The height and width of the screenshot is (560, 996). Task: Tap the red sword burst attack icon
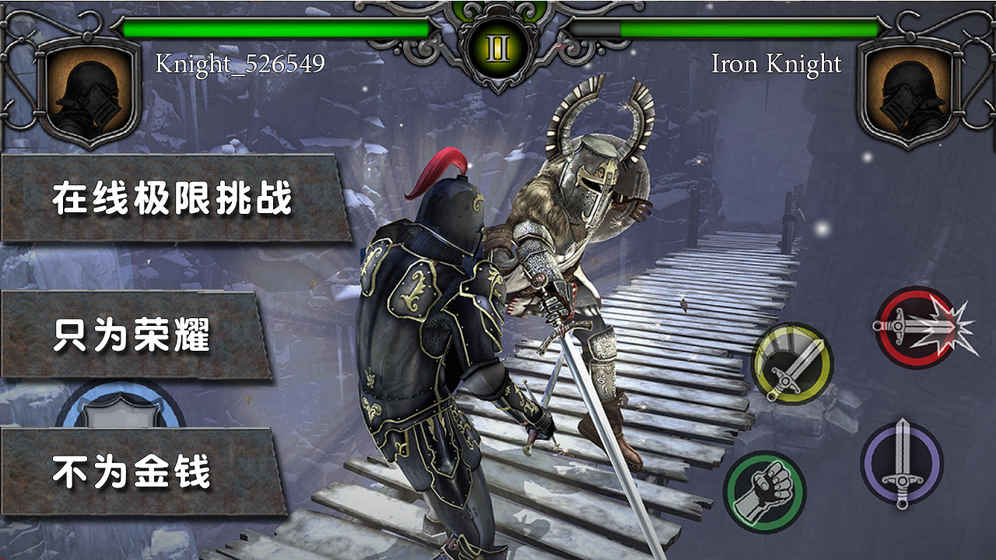[913, 327]
